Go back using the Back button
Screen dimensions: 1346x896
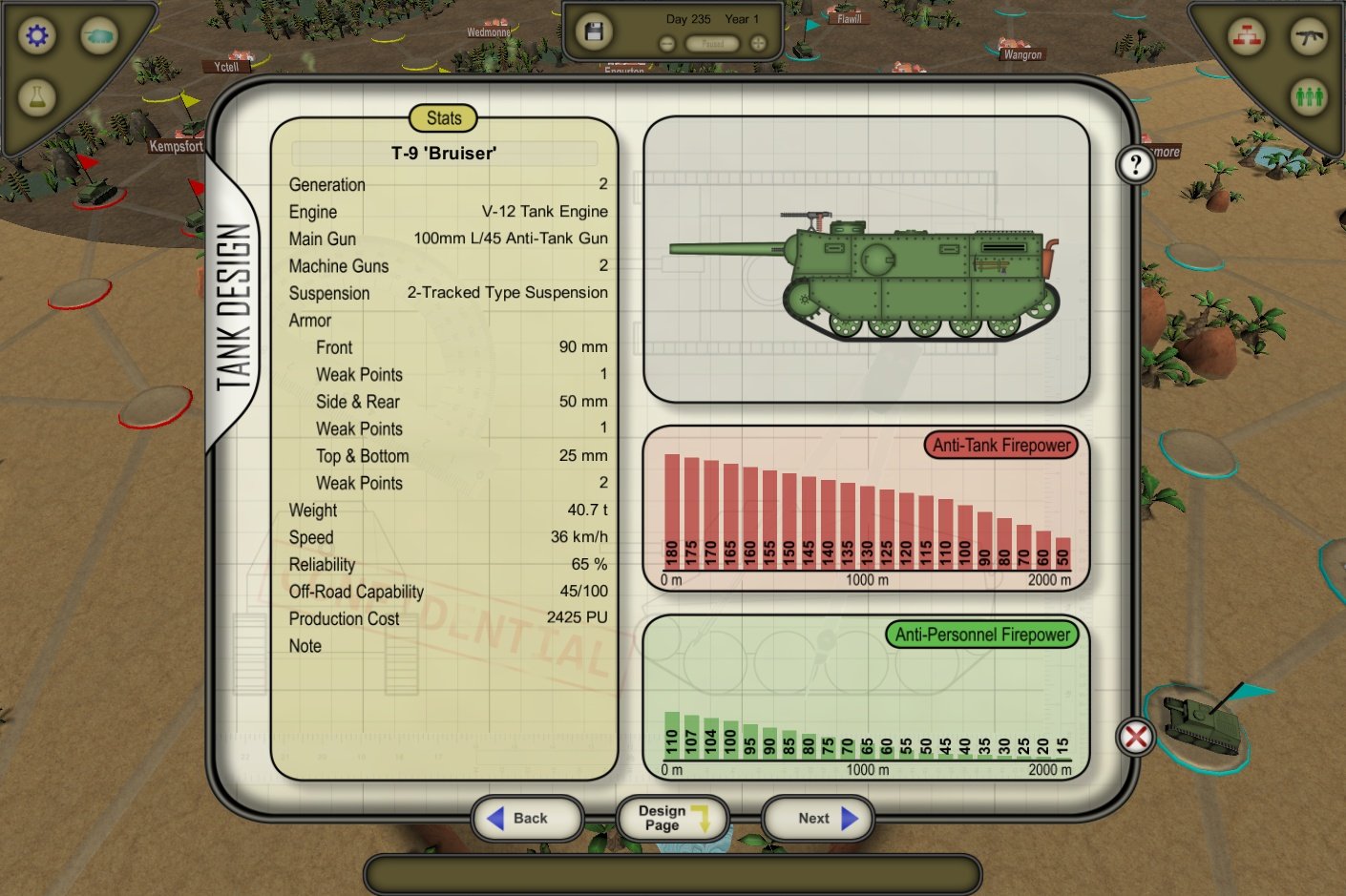527,818
